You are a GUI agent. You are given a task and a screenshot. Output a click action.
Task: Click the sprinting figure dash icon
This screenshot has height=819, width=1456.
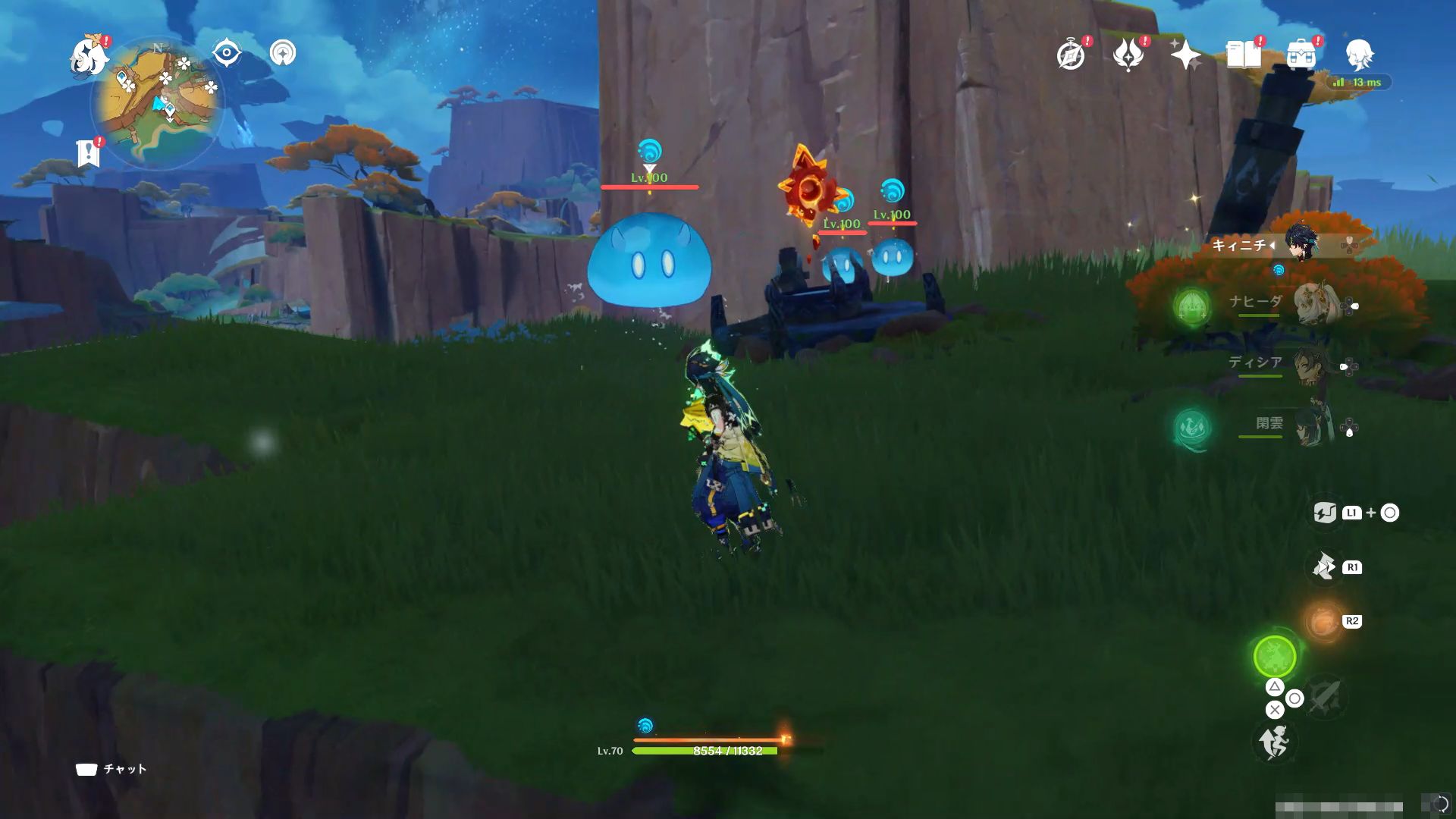tap(1275, 741)
